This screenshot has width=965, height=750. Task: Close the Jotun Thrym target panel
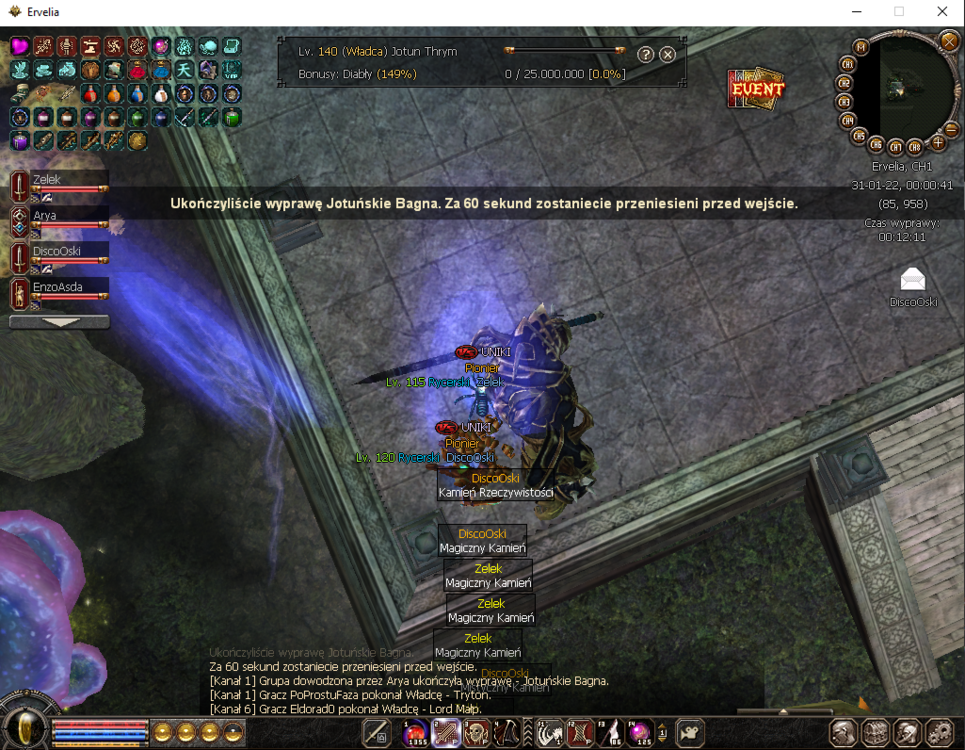pos(668,54)
